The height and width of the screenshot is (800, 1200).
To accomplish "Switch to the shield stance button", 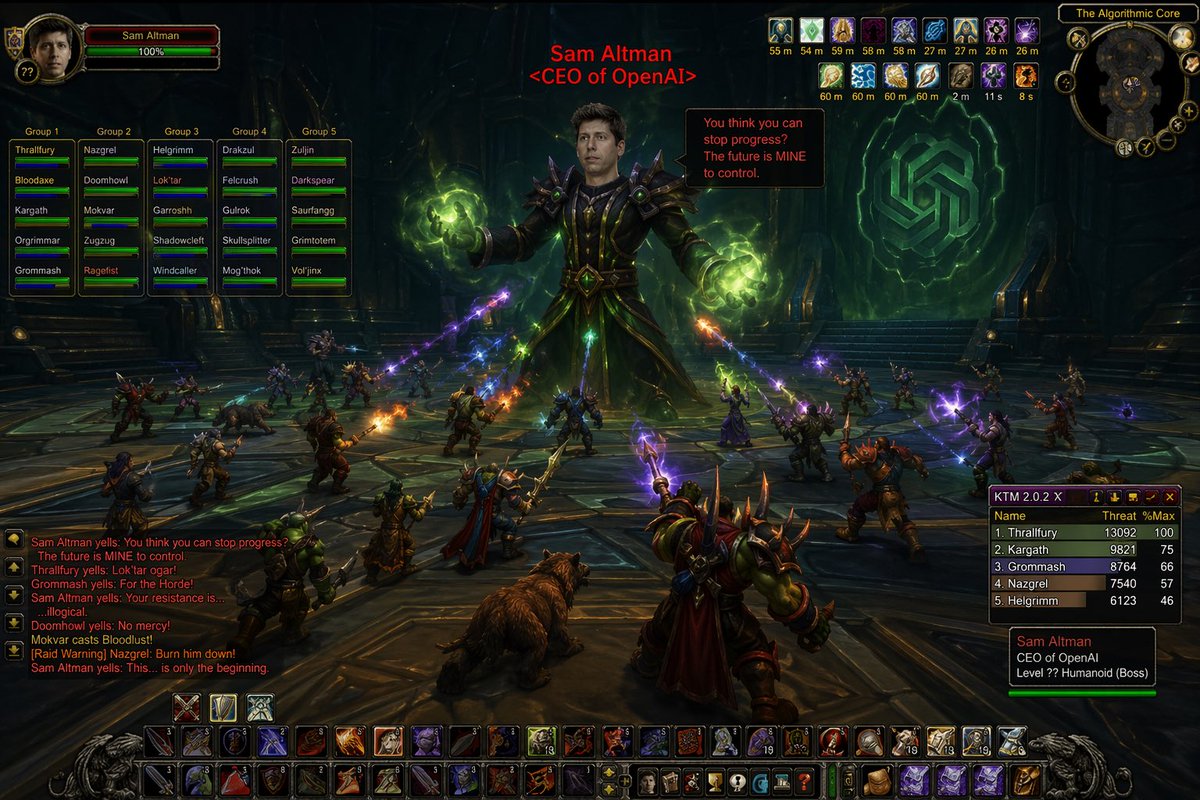I will (x=223, y=707).
